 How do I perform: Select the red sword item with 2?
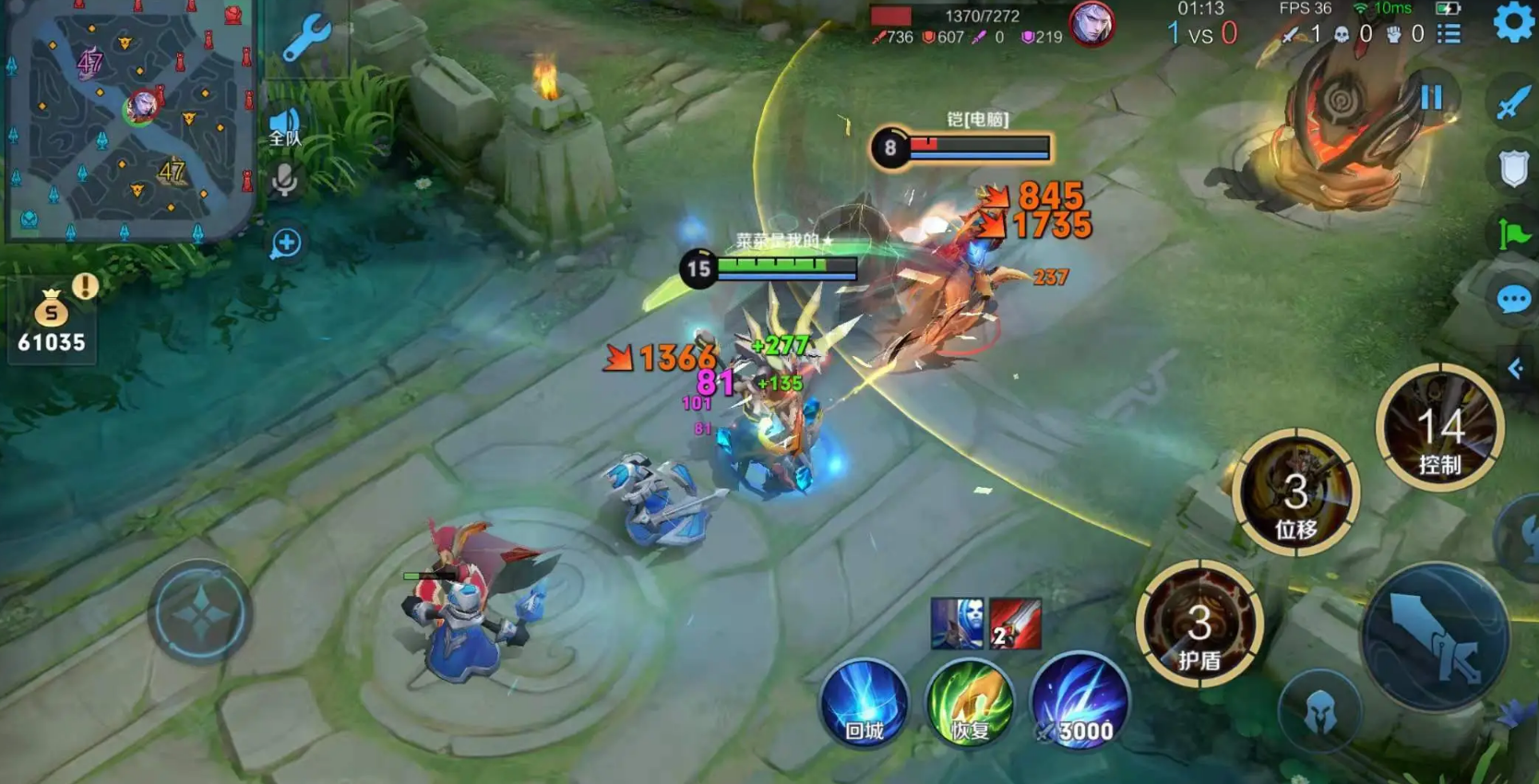click(1015, 624)
